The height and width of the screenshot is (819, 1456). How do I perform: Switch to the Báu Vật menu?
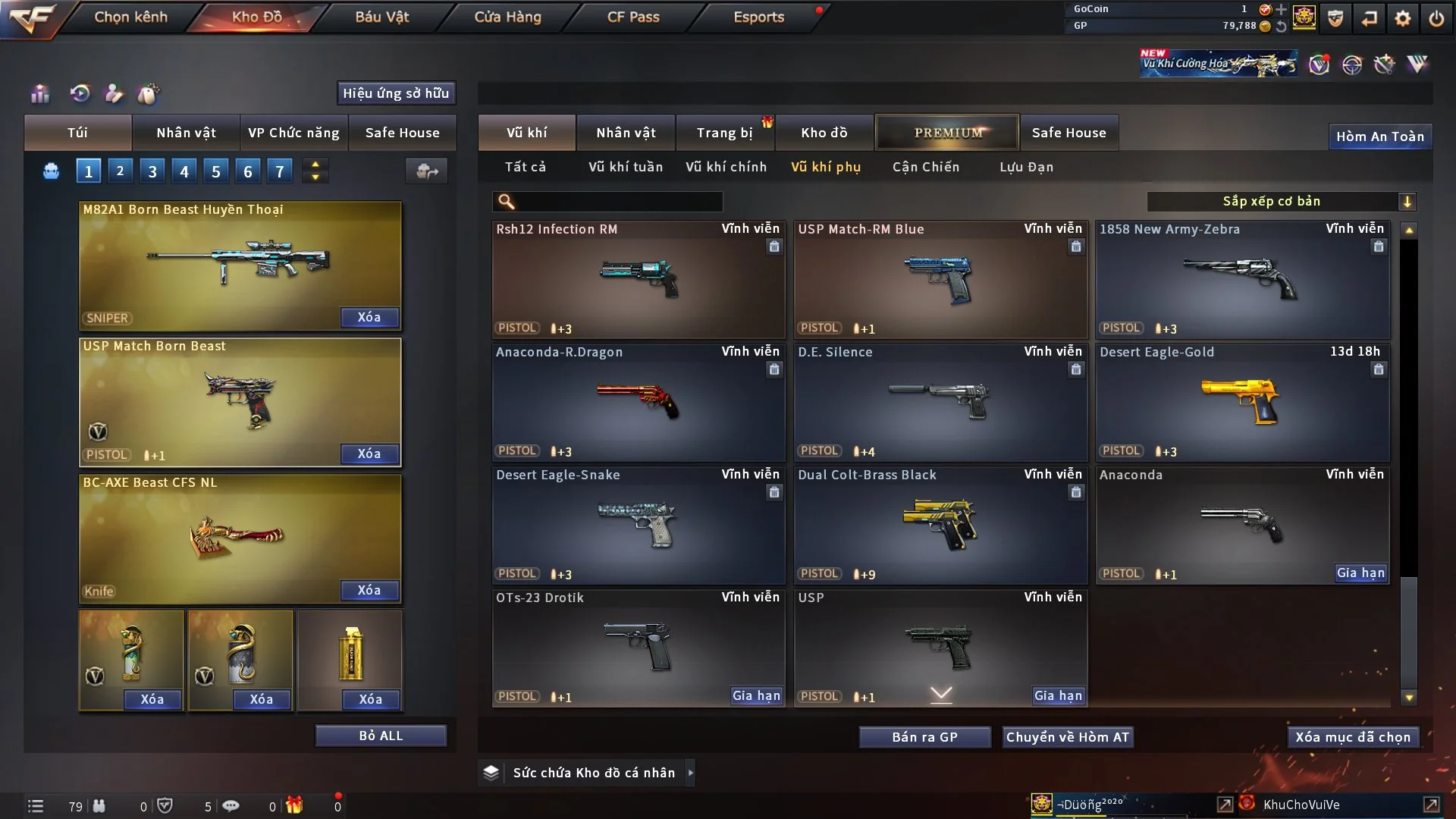(381, 17)
